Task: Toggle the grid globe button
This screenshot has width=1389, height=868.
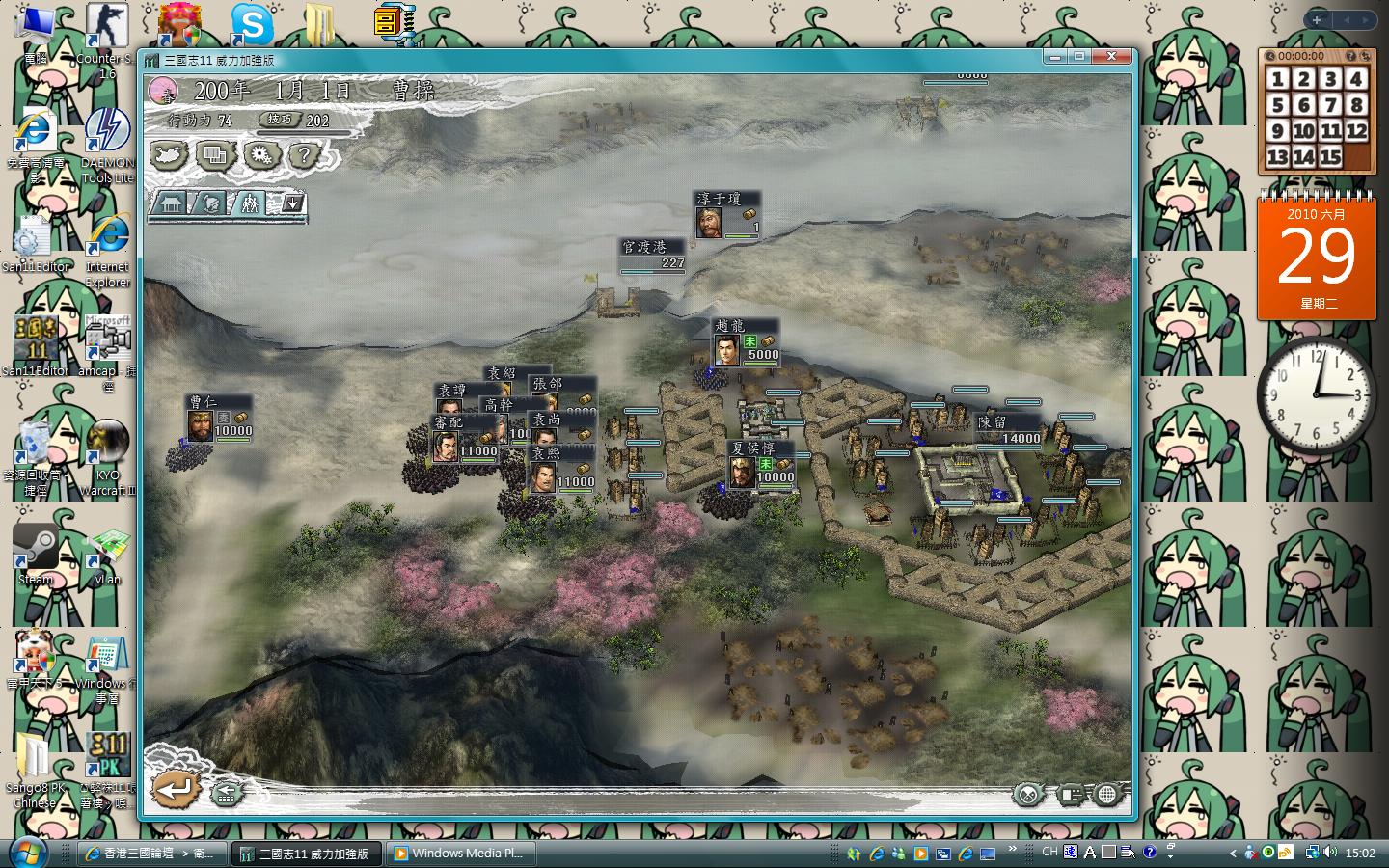Action: point(1107,795)
